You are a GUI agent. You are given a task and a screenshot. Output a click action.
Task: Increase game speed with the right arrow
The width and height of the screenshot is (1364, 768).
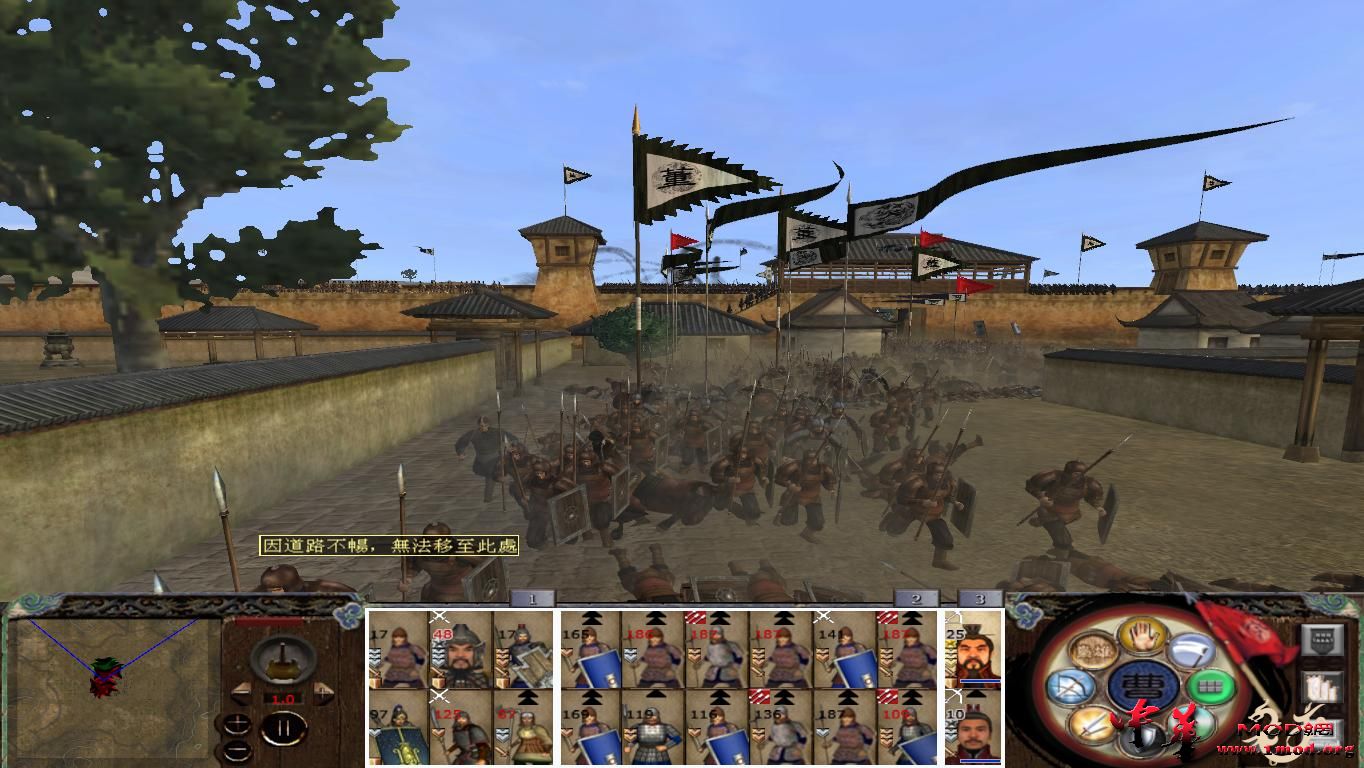(323, 692)
